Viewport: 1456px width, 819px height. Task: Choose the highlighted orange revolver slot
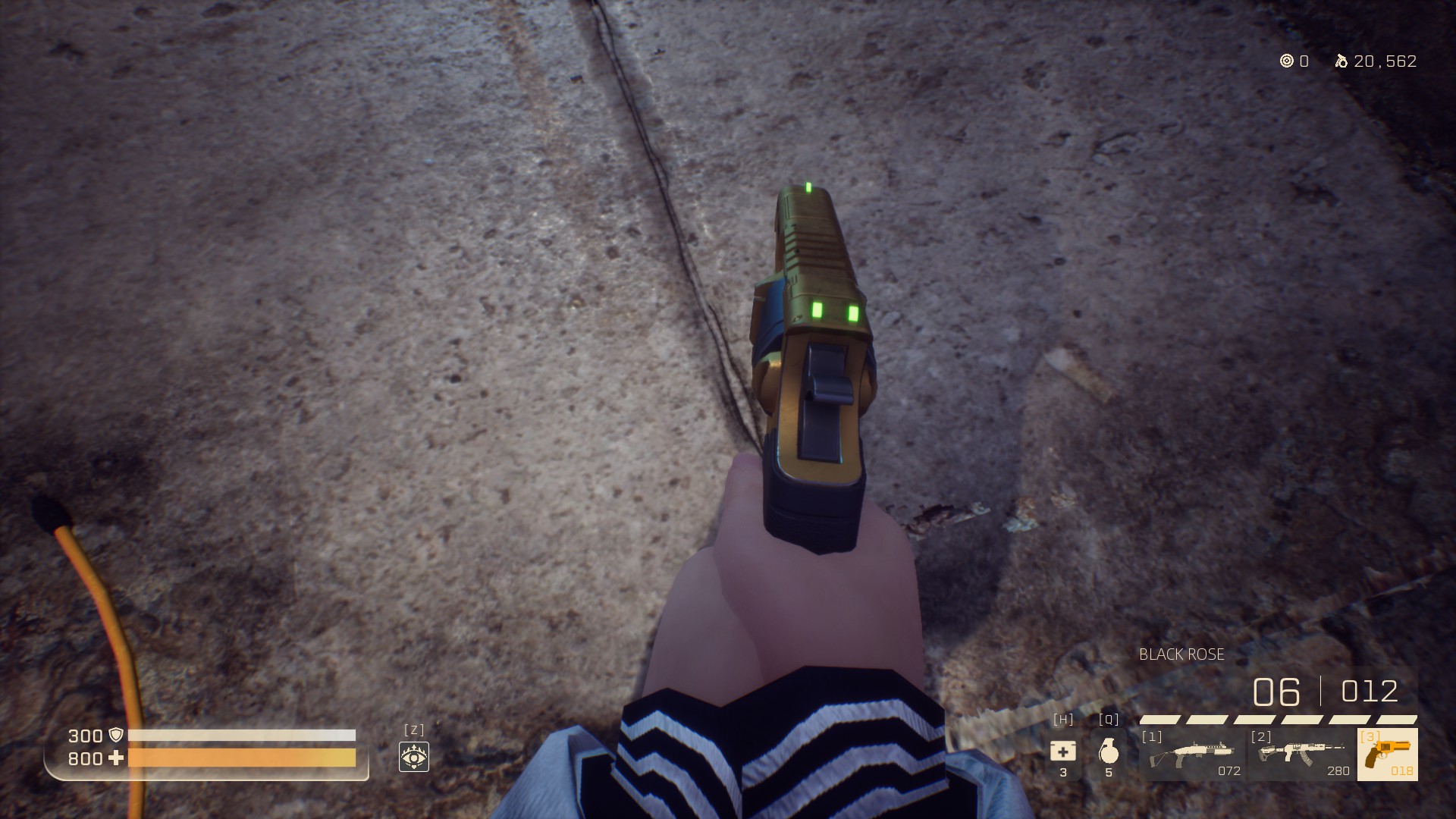click(x=1387, y=755)
